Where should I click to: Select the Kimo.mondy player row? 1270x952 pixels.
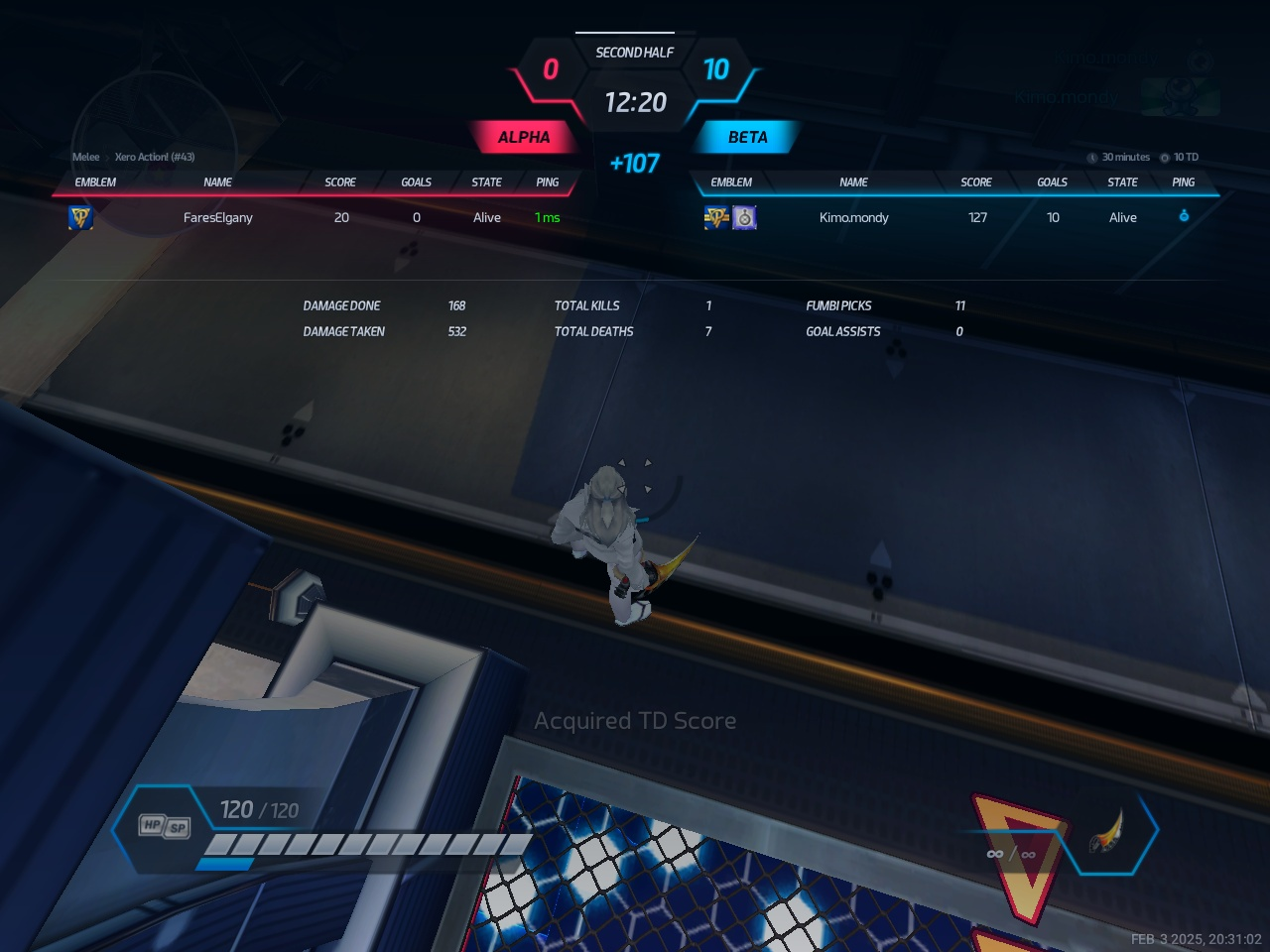click(x=853, y=217)
